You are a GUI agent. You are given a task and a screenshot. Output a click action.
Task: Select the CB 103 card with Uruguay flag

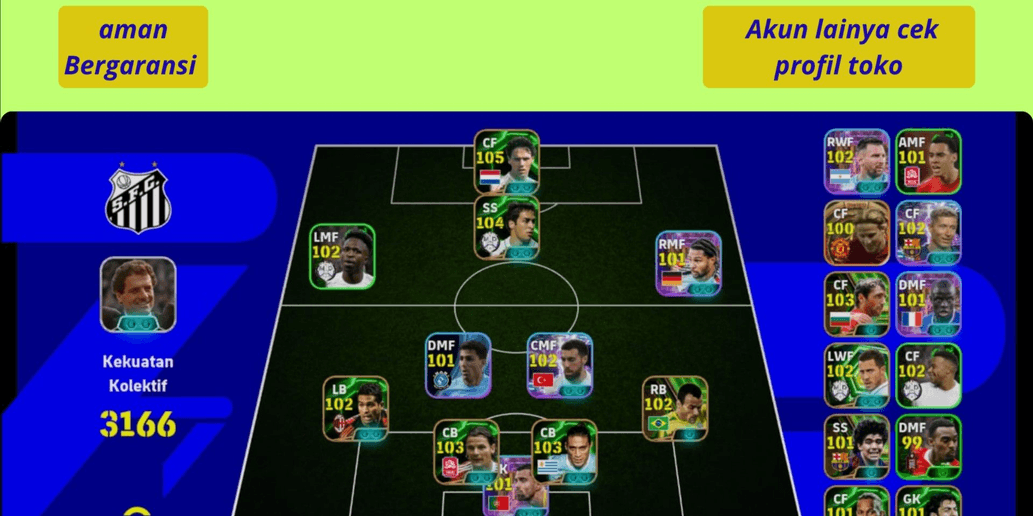[x=564, y=451]
